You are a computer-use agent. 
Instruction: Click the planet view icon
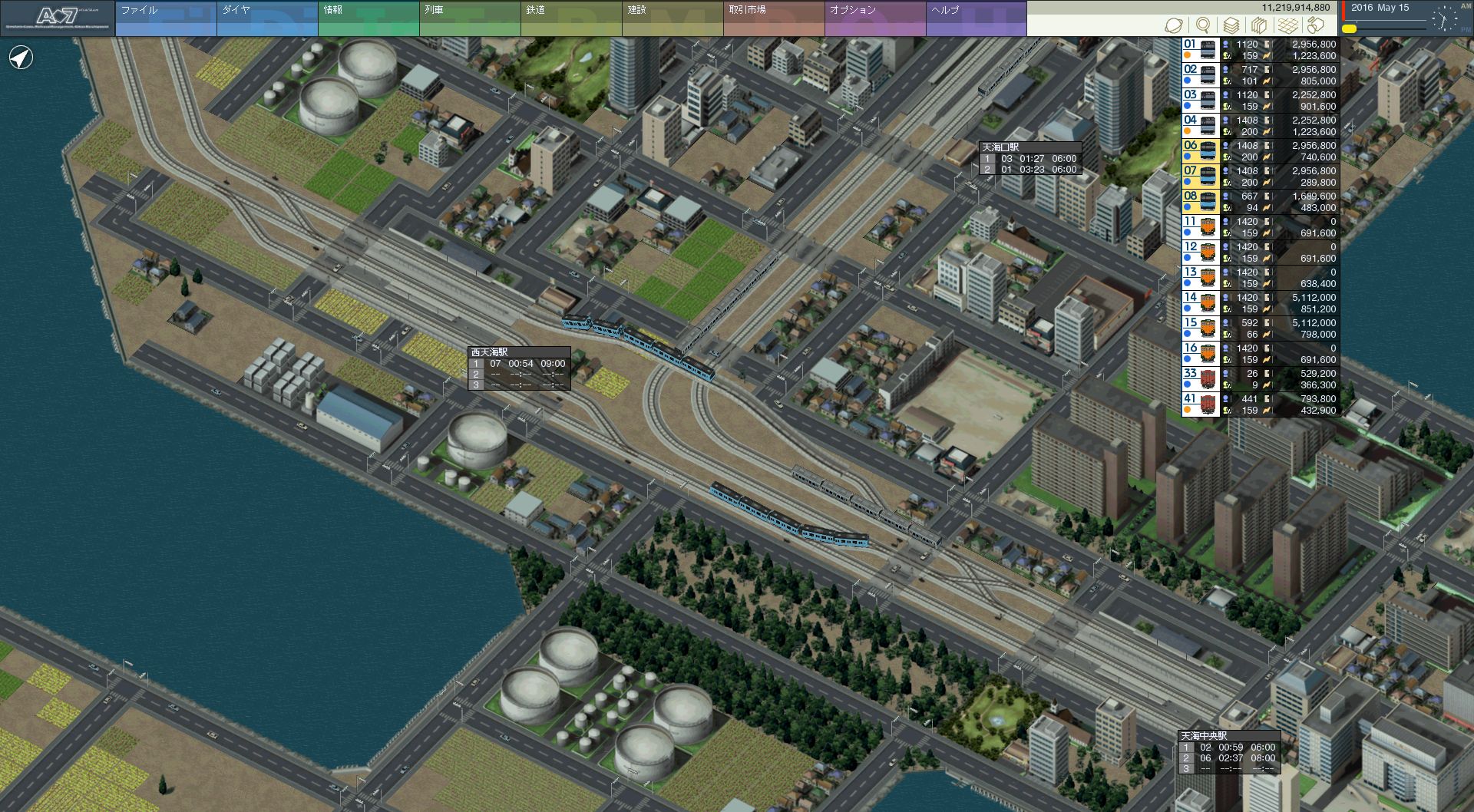click(1174, 25)
